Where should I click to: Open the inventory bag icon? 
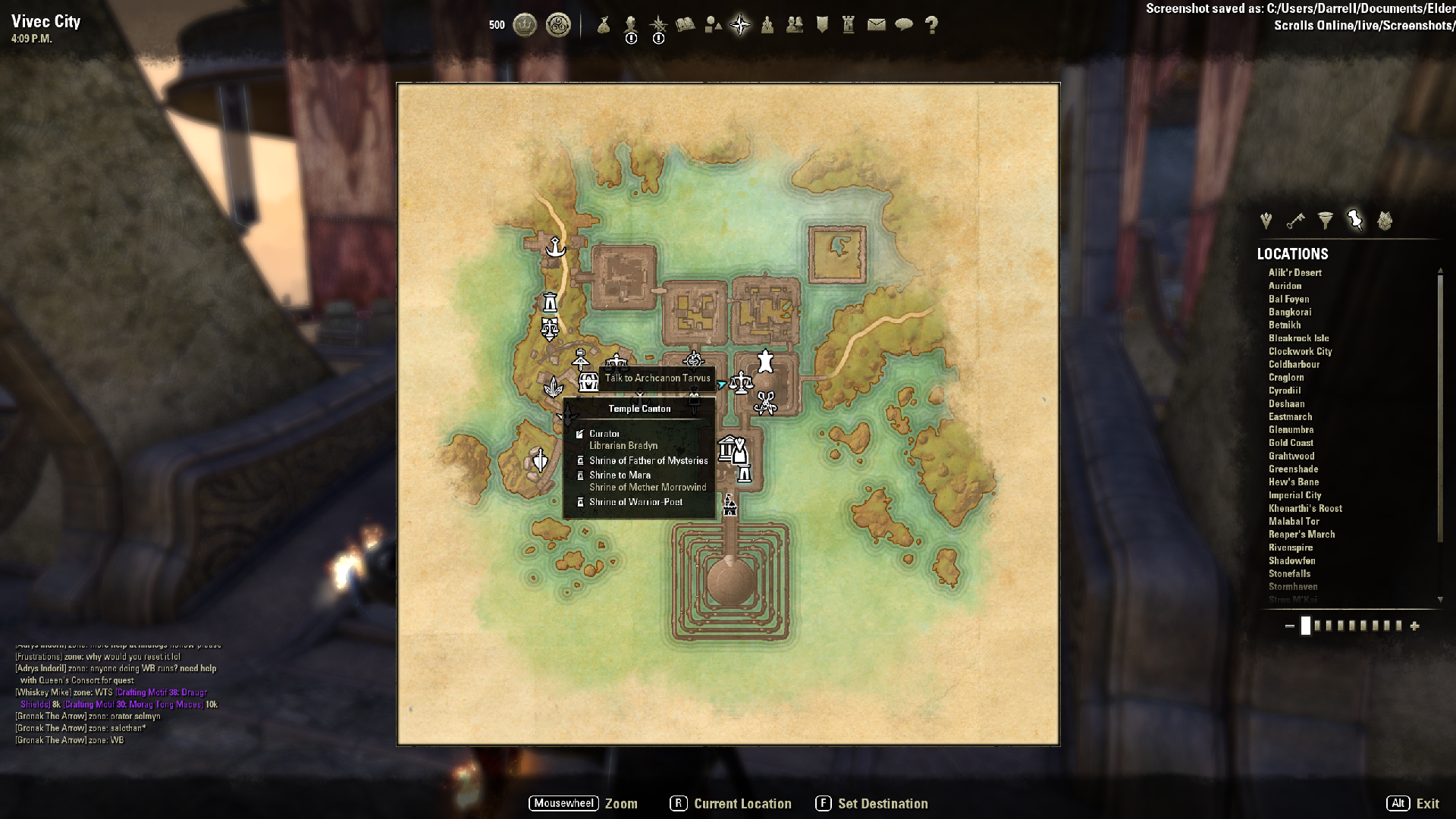click(x=604, y=25)
